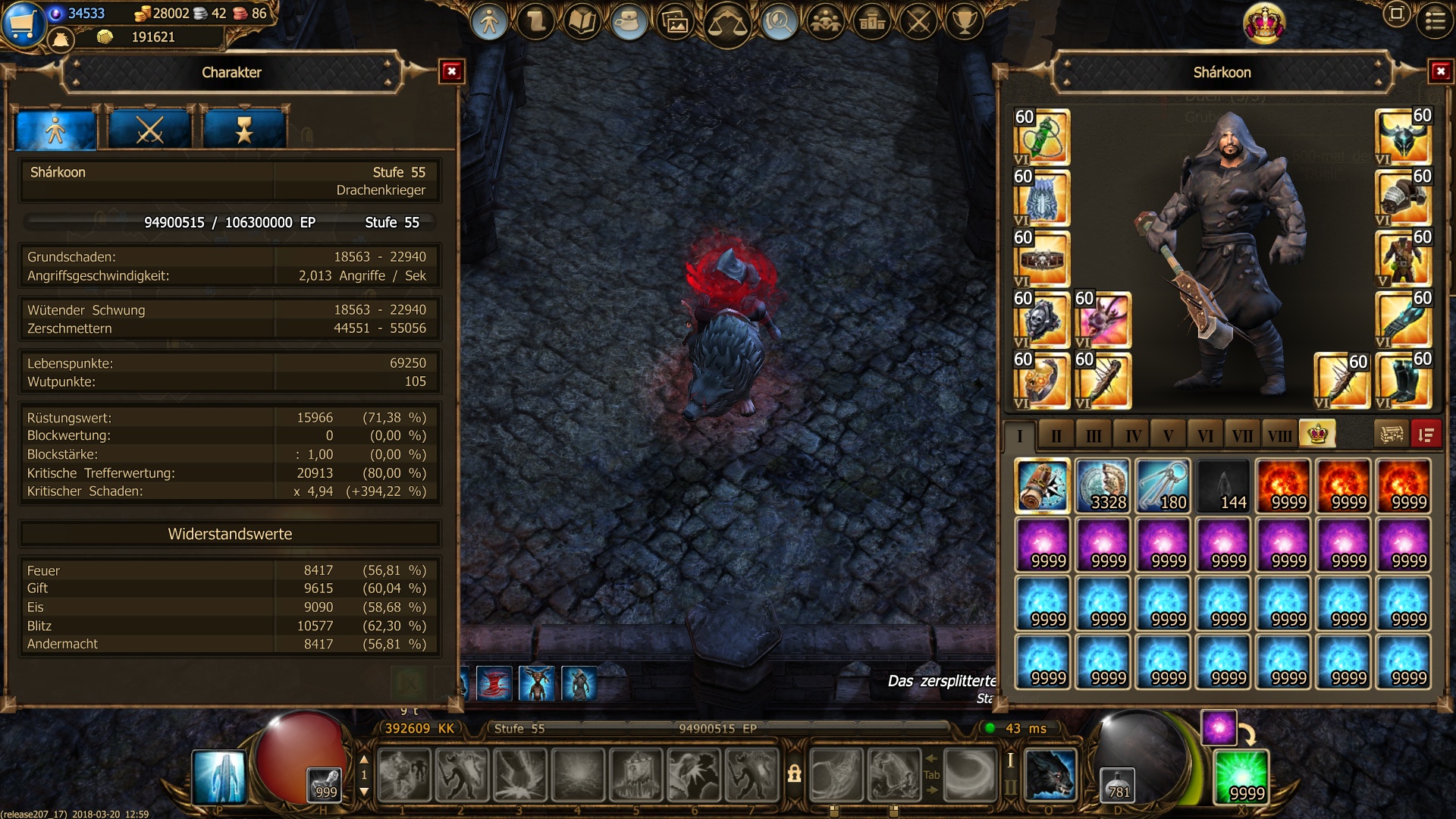Screen dimensions: 1456x819
Task: Open the list menu button in top corner
Action: pos(1435,20)
